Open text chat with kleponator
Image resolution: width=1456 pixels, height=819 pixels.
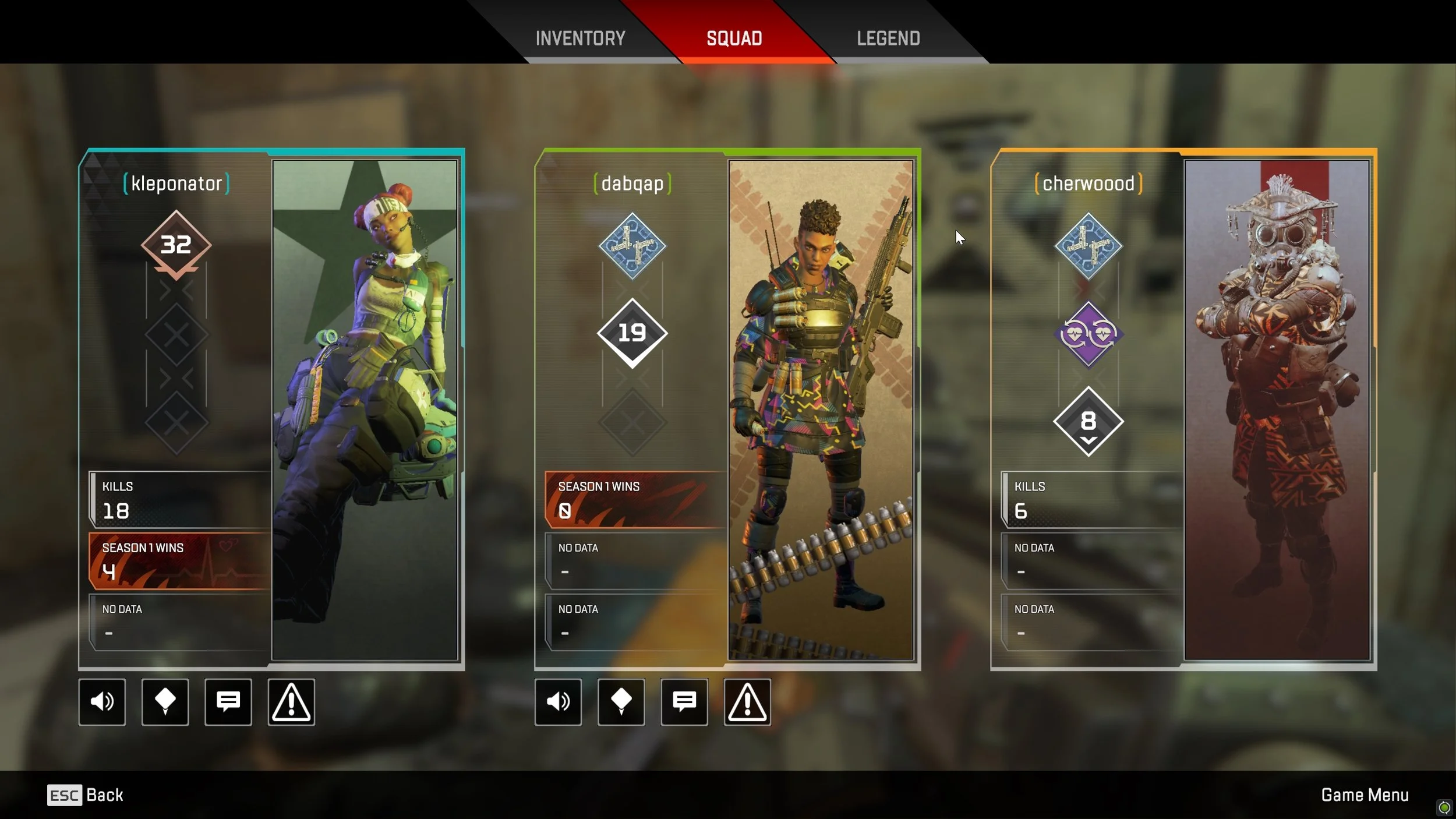[228, 702]
